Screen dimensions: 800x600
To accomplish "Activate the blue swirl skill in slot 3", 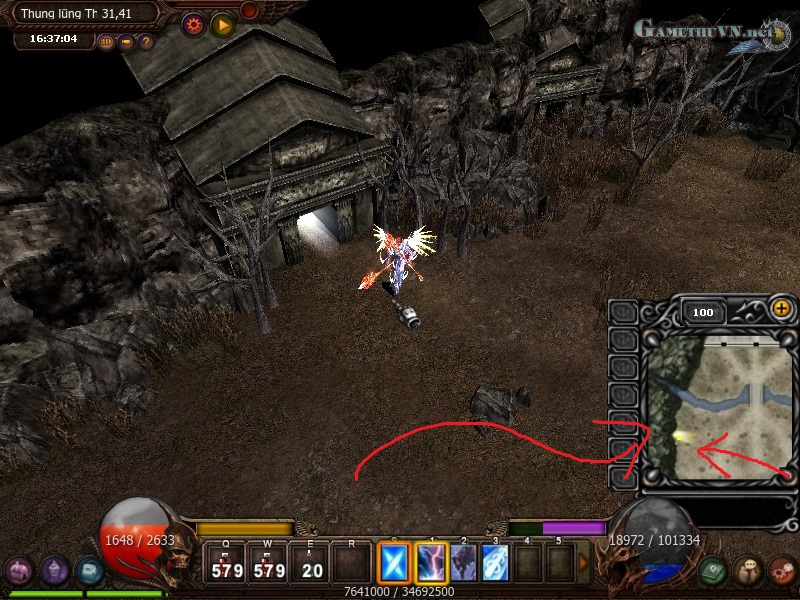I will (495, 563).
